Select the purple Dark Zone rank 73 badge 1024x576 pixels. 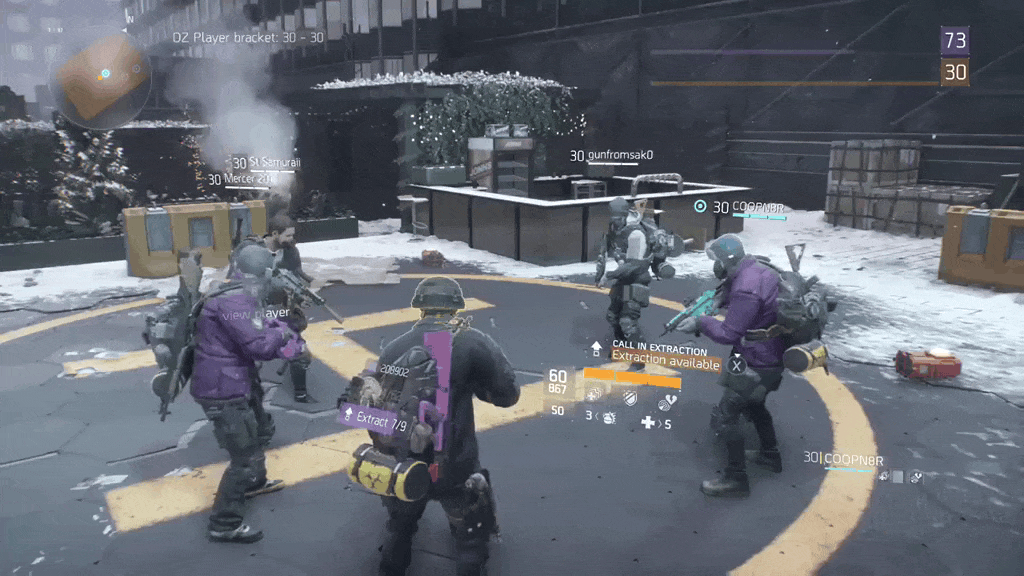pyautogui.click(x=955, y=40)
